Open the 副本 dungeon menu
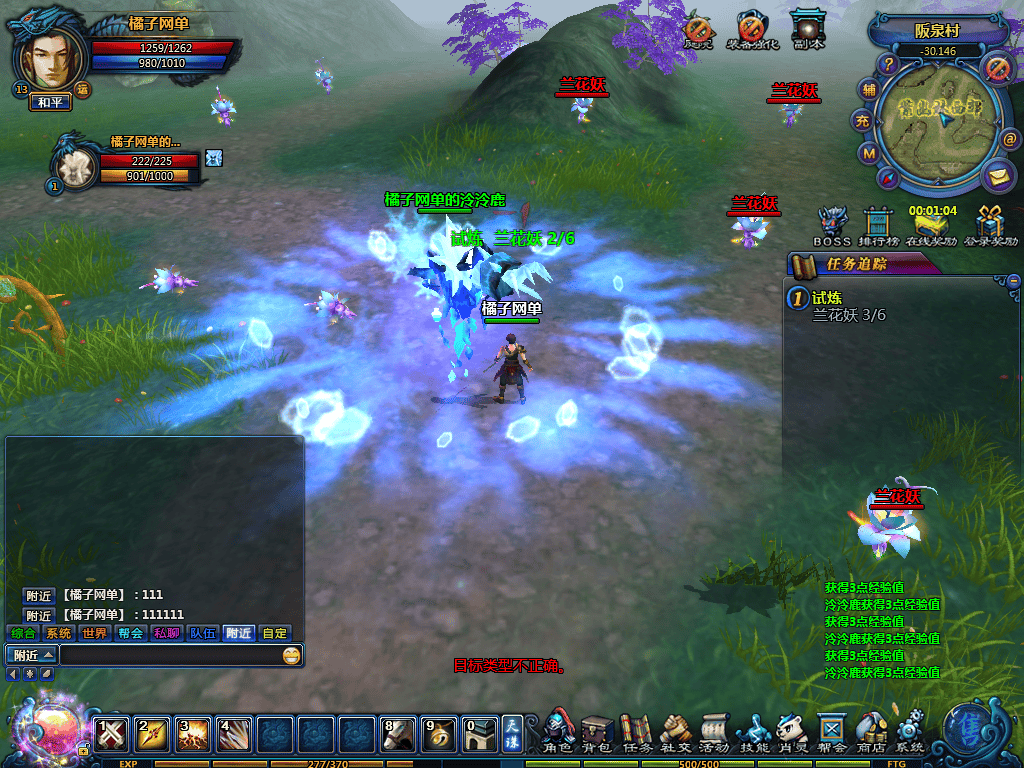The width and height of the screenshot is (1024, 768). click(807, 30)
